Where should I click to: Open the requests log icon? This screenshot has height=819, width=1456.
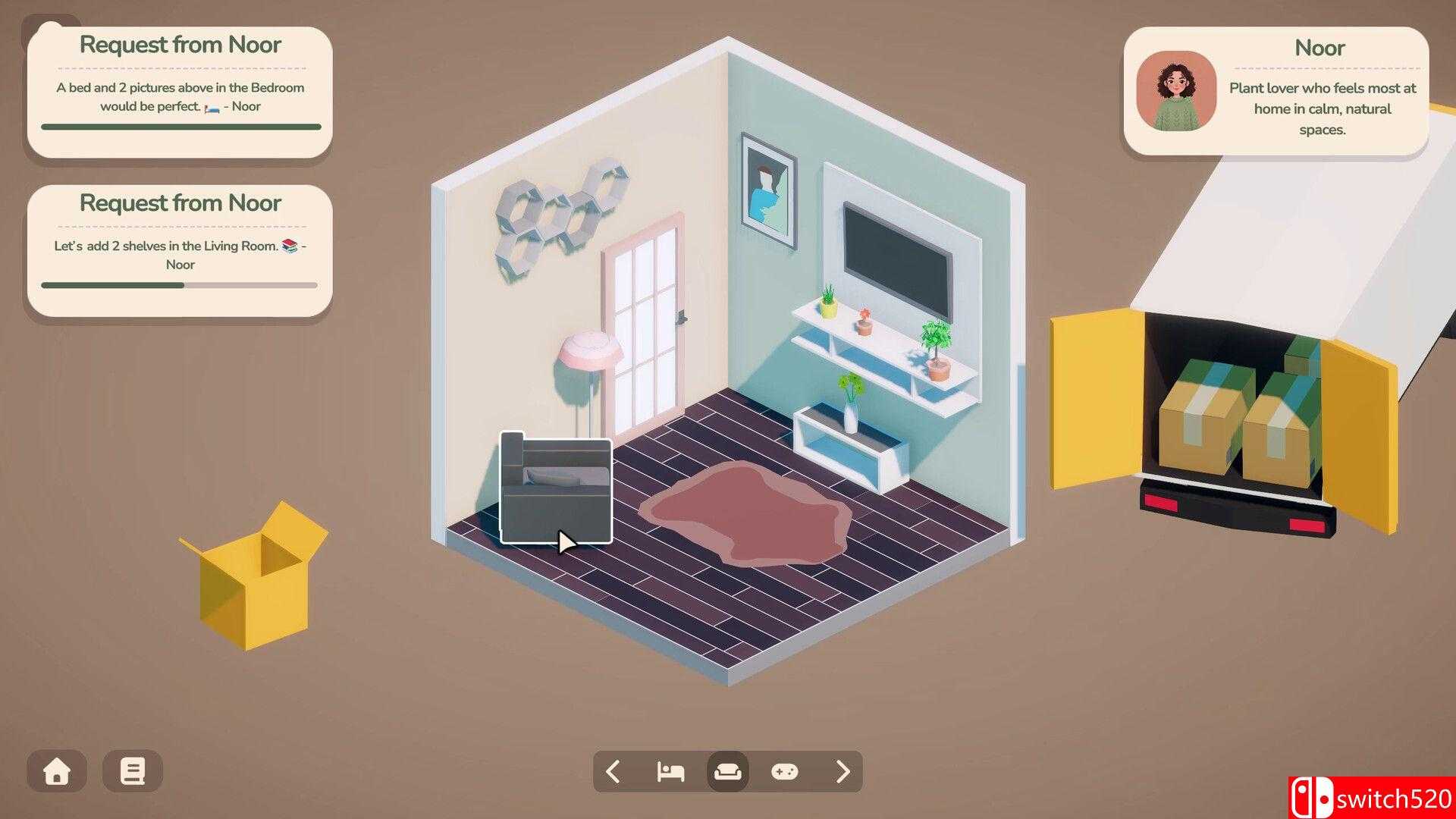click(x=133, y=771)
